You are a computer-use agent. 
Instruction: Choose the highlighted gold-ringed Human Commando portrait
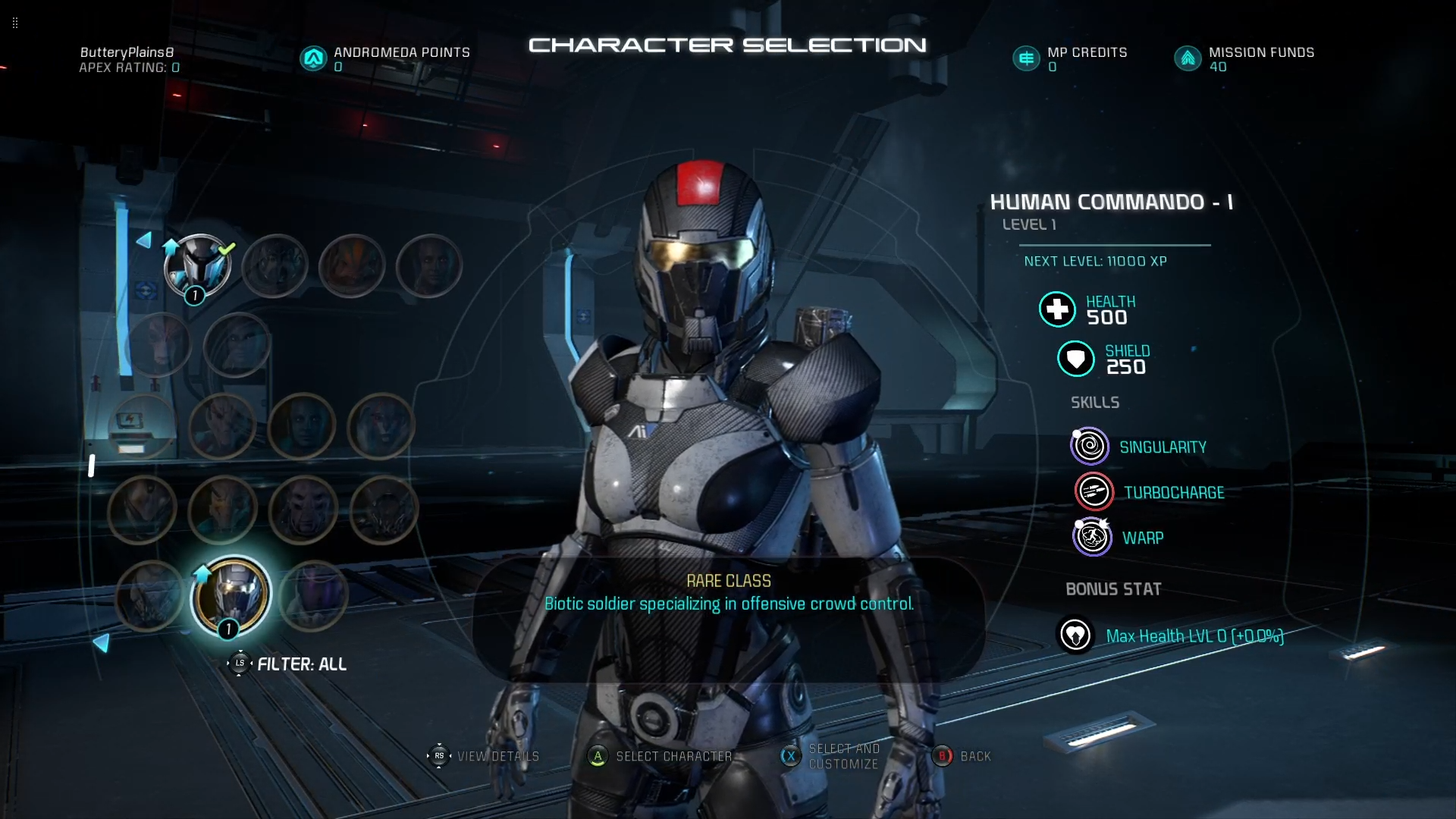pyautogui.click(x=231, y=595)
